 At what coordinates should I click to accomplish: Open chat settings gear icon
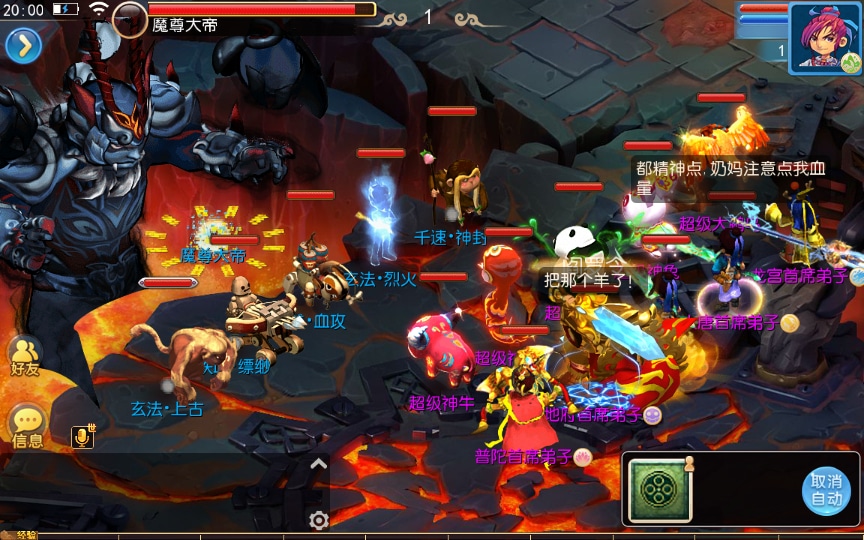coord(319,520)
